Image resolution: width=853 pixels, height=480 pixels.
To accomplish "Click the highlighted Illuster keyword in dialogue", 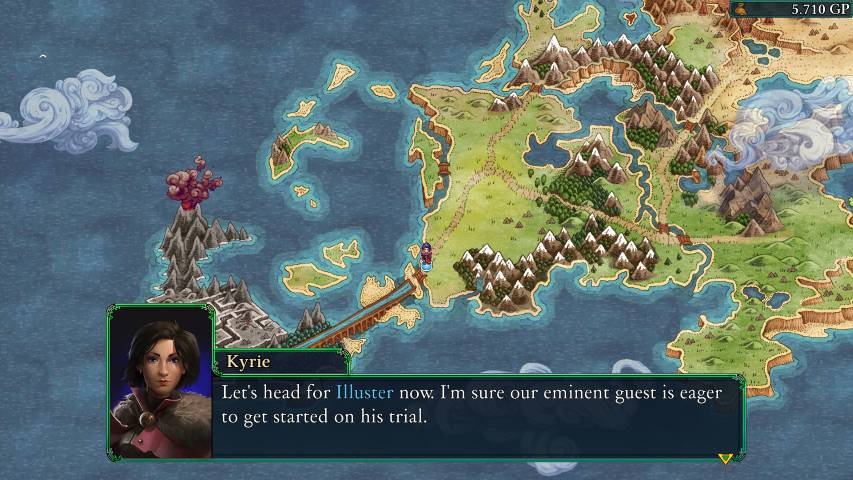I will tap(364, 393).
